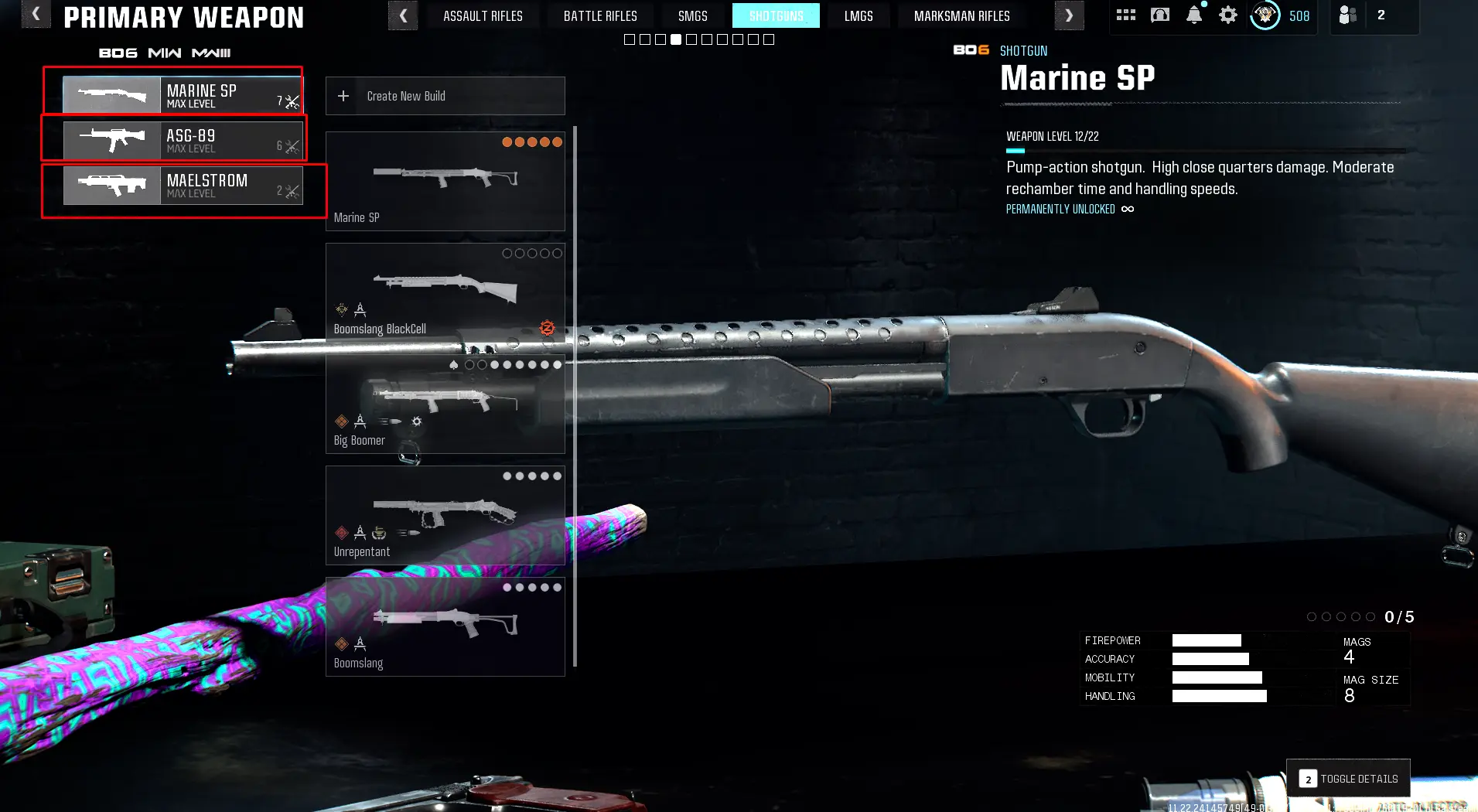
Task: Select the SMGs weapon tab
Action: pos(692,16)
